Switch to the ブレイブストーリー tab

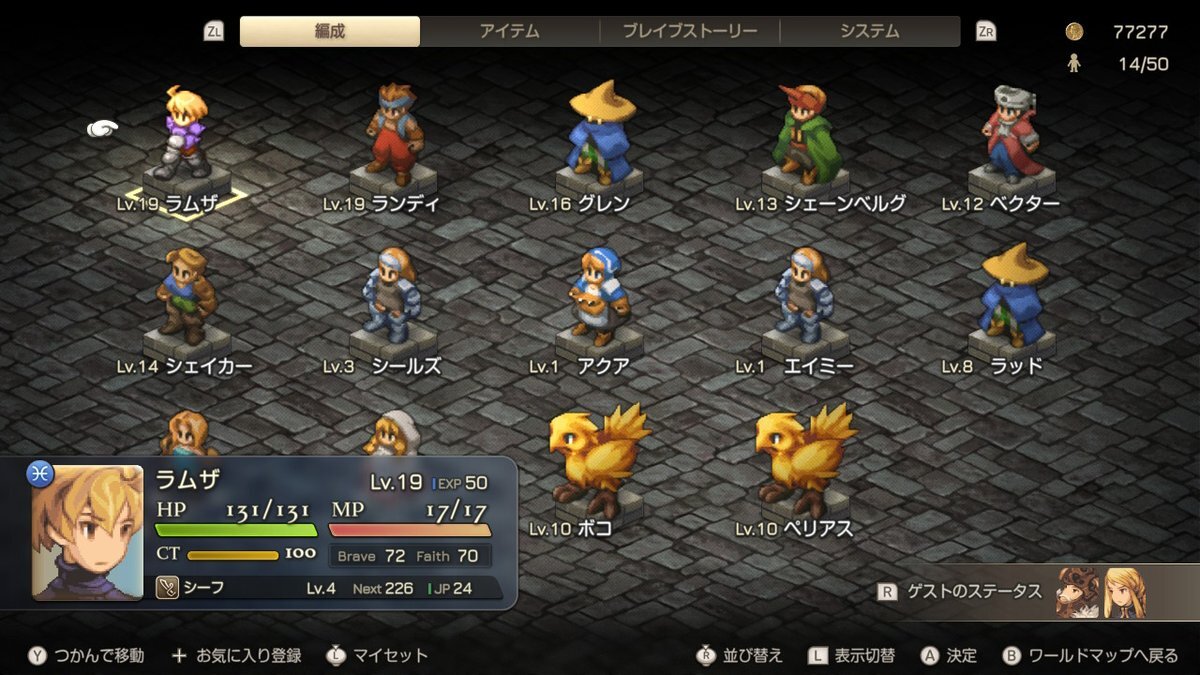coord(689,31)
